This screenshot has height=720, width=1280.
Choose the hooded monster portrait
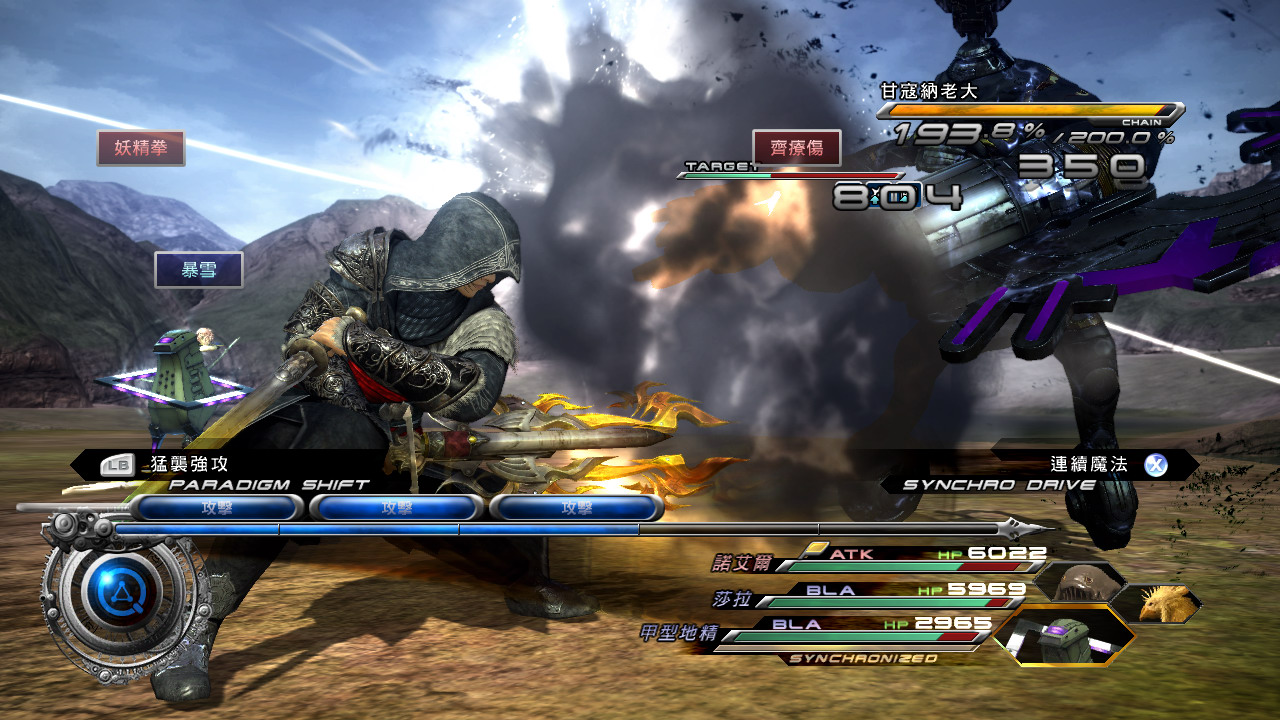(x=1075, y=581)
